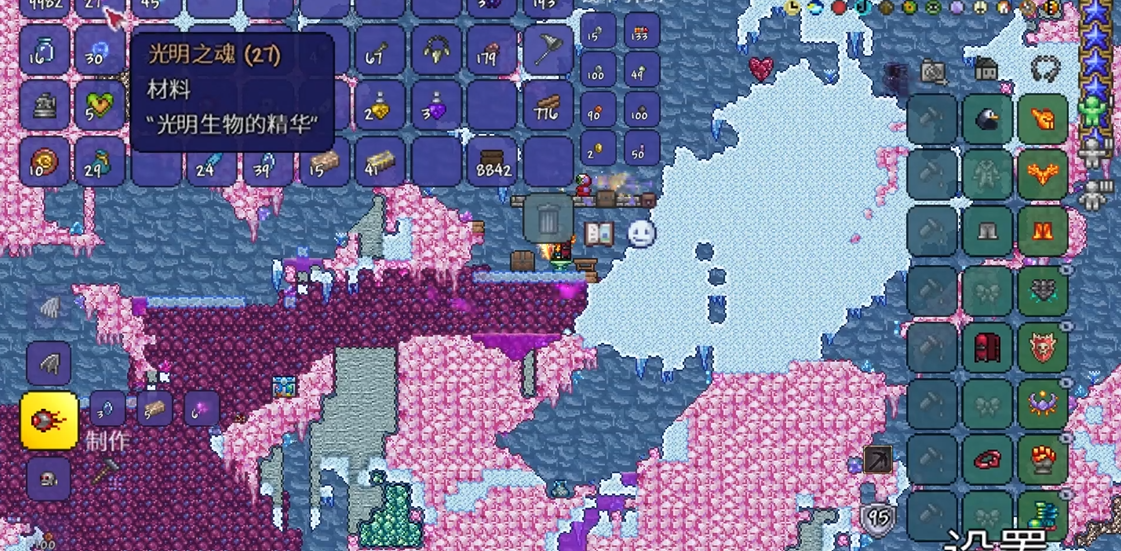This screenshot has width=1121, height=551.
Task: Open the bestiary book icon
Action: point(598,234)
